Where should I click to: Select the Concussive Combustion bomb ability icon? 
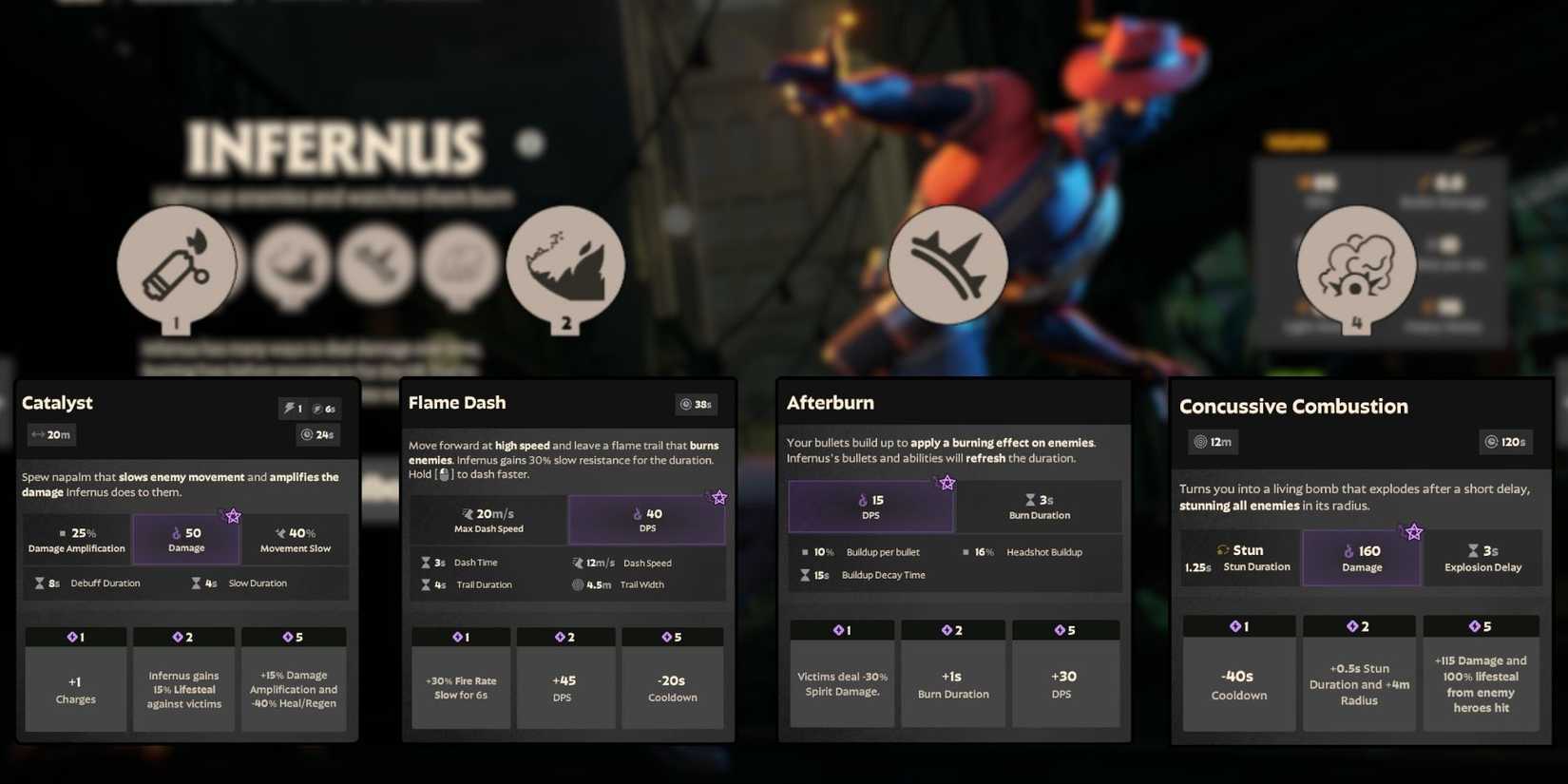(1357, 269)
